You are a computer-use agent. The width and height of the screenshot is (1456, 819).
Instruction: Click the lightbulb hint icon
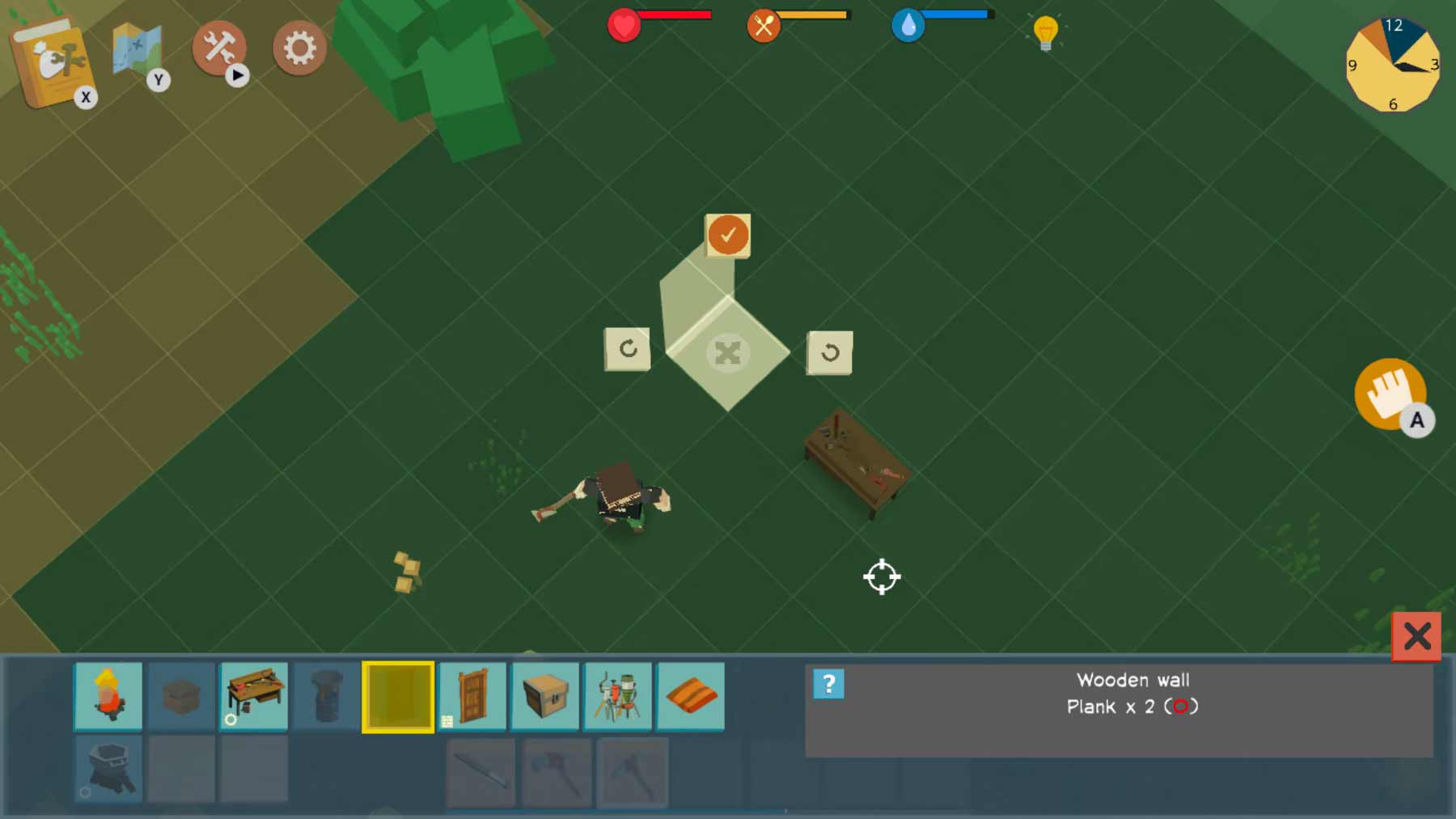click(x=1045, y=32)
